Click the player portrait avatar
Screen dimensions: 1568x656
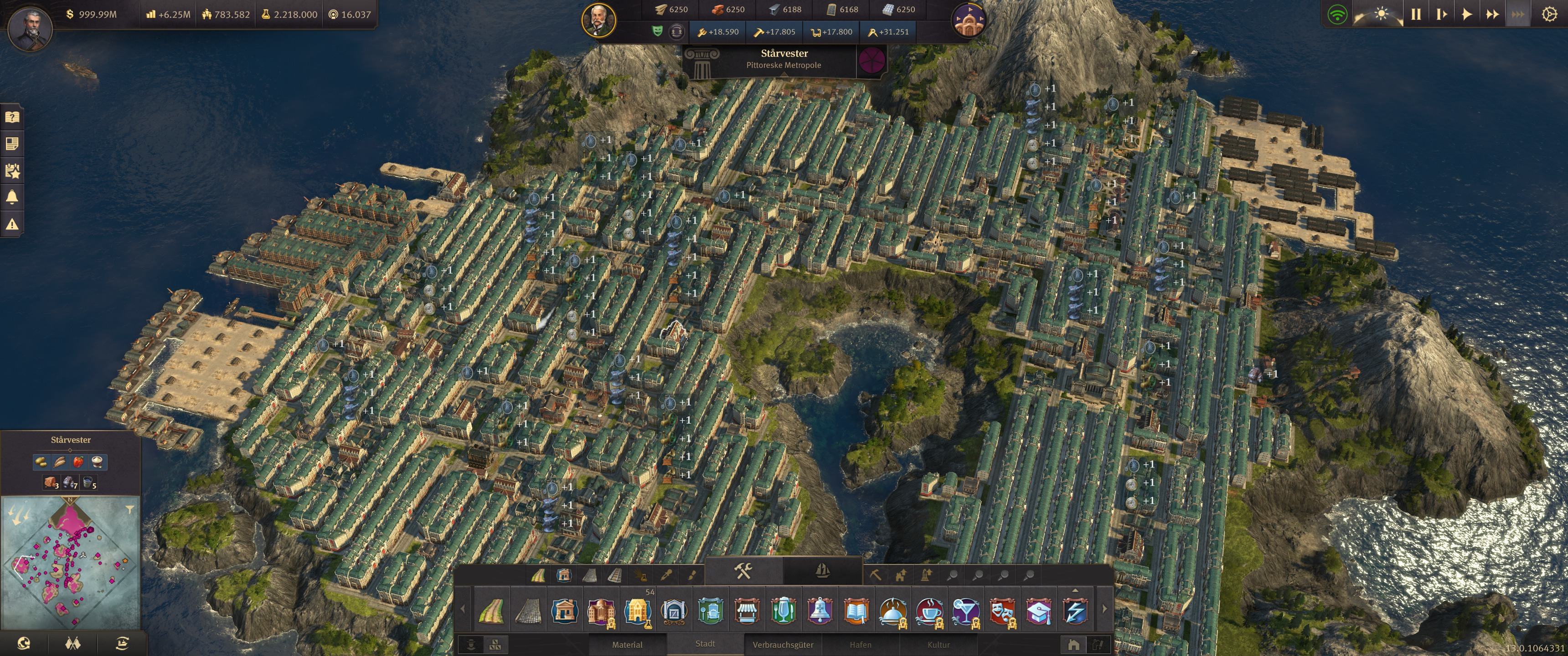click(30, 29)
